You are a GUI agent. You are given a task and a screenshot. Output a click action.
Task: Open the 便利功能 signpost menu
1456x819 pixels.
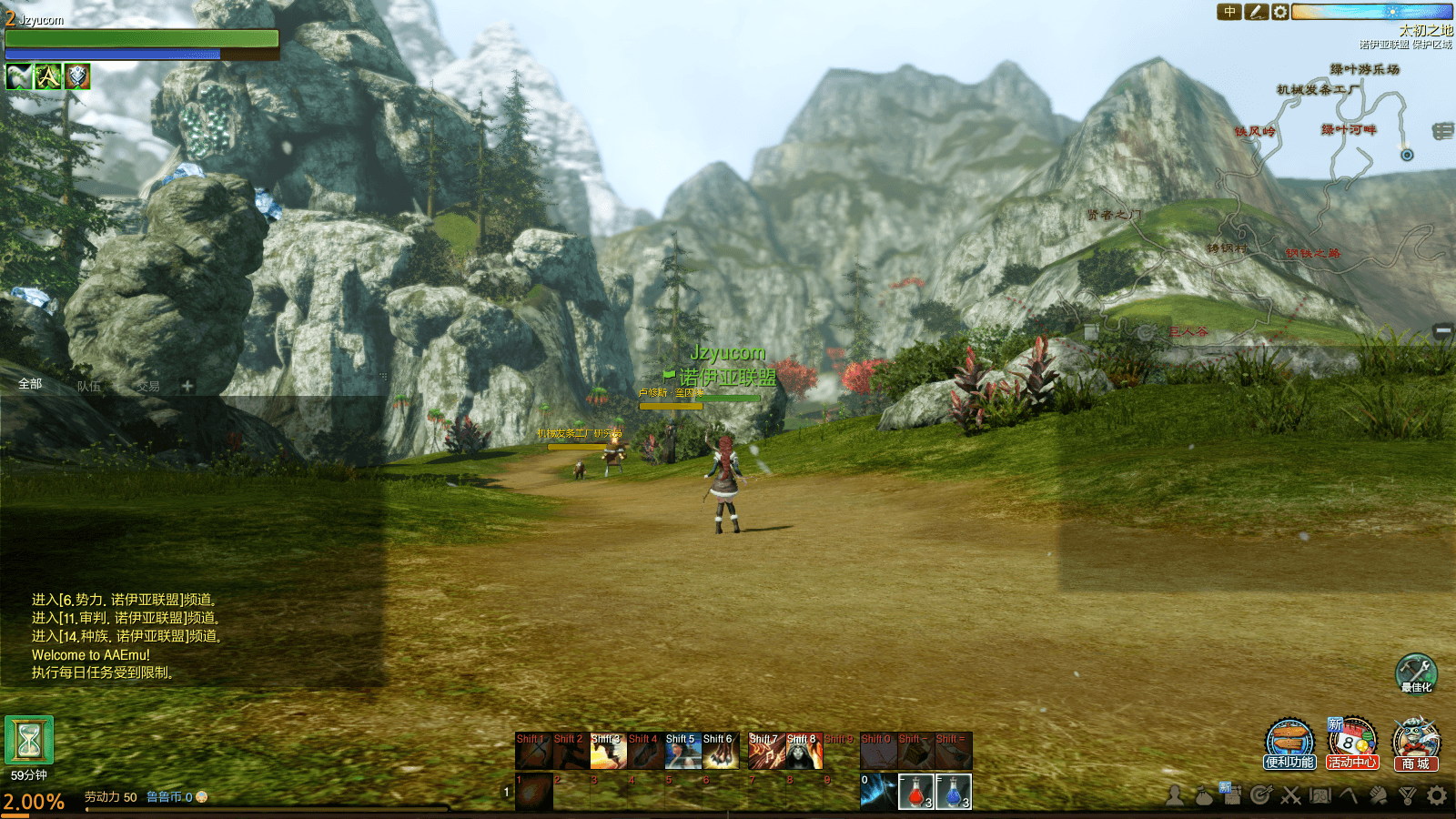(1289, 743)
